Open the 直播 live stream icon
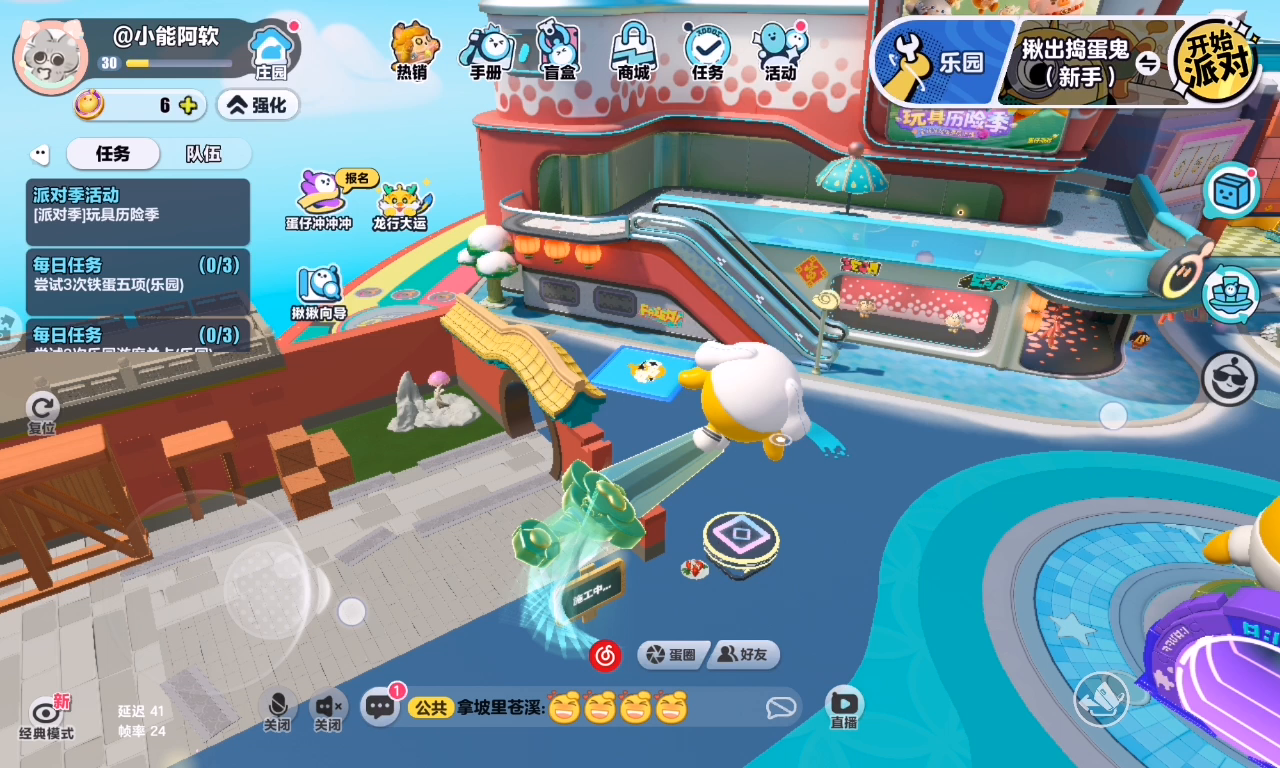This screenshot has width=1280, height=768. 843,708
